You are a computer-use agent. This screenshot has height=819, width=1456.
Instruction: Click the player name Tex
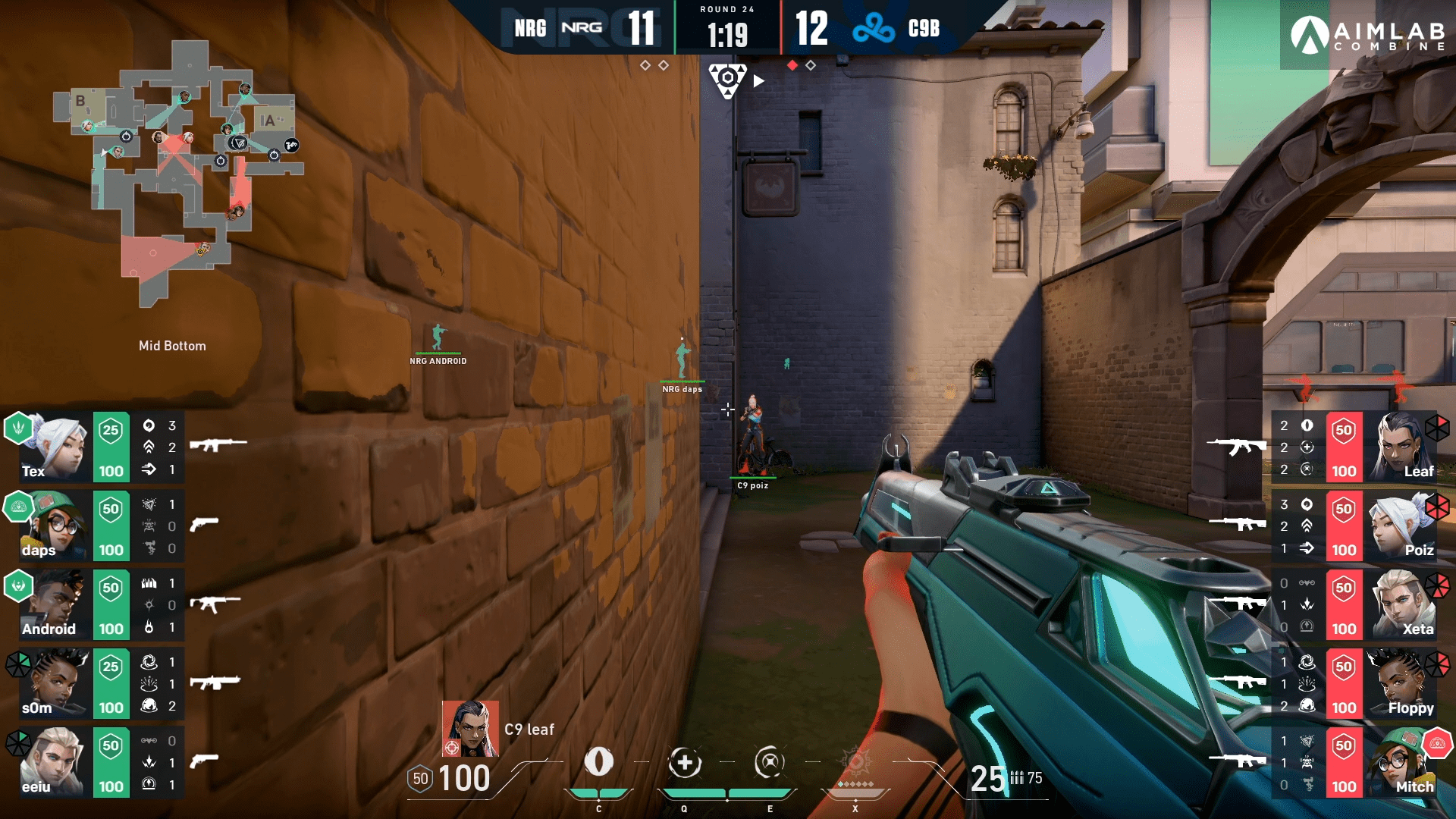pos(34,471)
